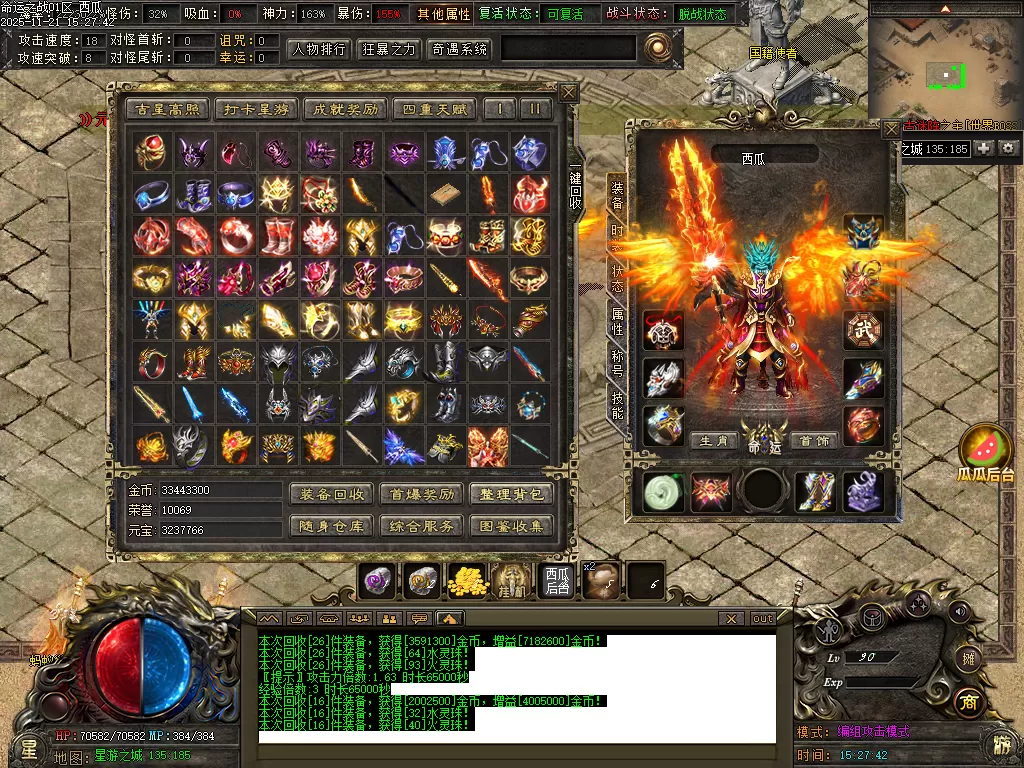Open the 装备回收 equipment recycle button
Viewport: 1024px width, 768px height.
[x=332, y=494]
